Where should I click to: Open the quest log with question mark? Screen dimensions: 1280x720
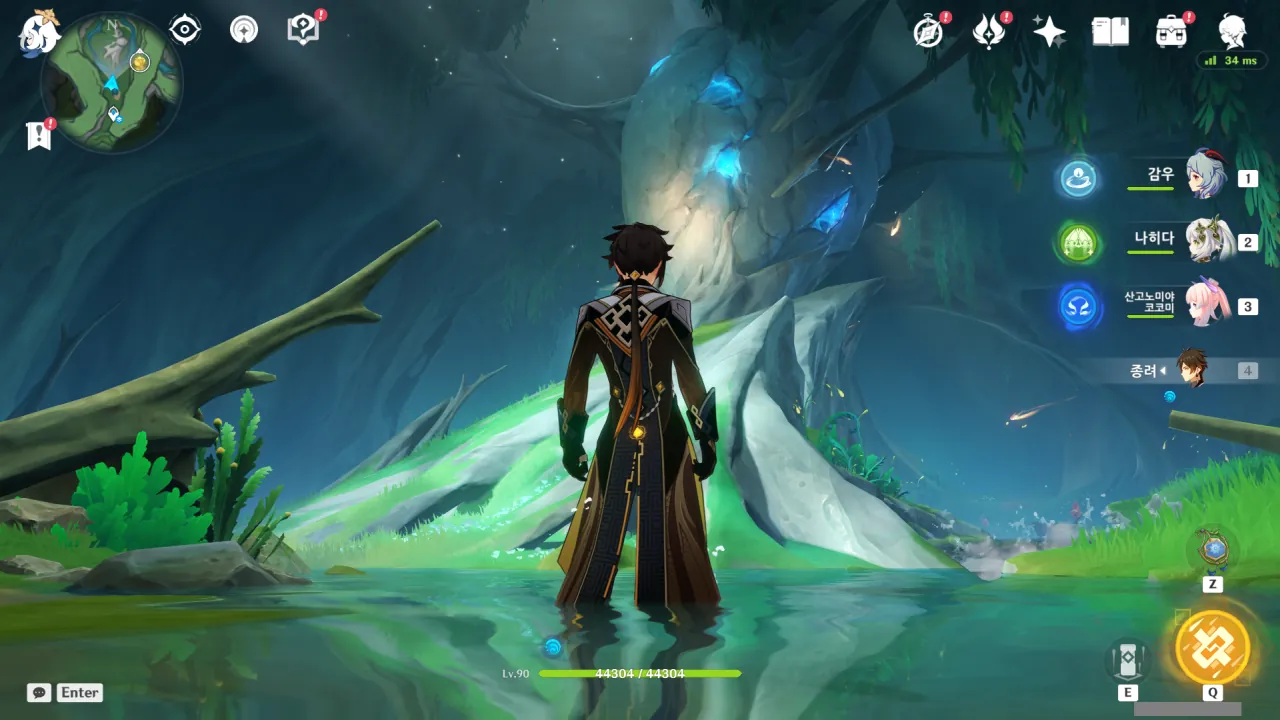(302, 30)
